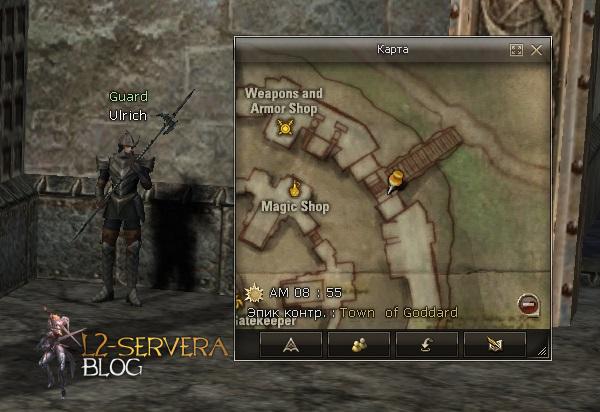The width and height of the screenshot is (600, 412).
Task: Click the rightmost map toolbar button
Action: (494, 345)
